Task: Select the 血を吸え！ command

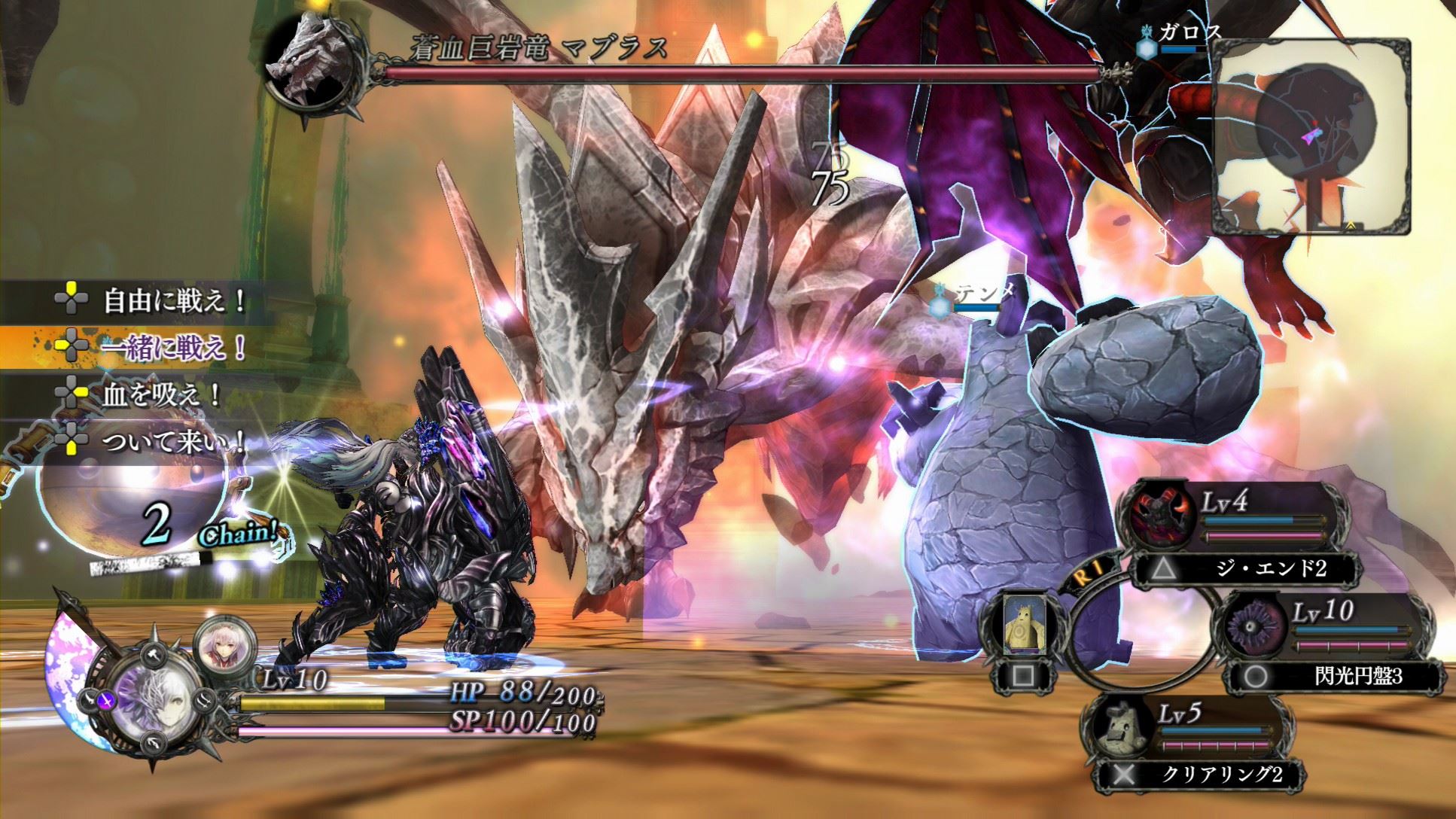Action: pos(160,394)
